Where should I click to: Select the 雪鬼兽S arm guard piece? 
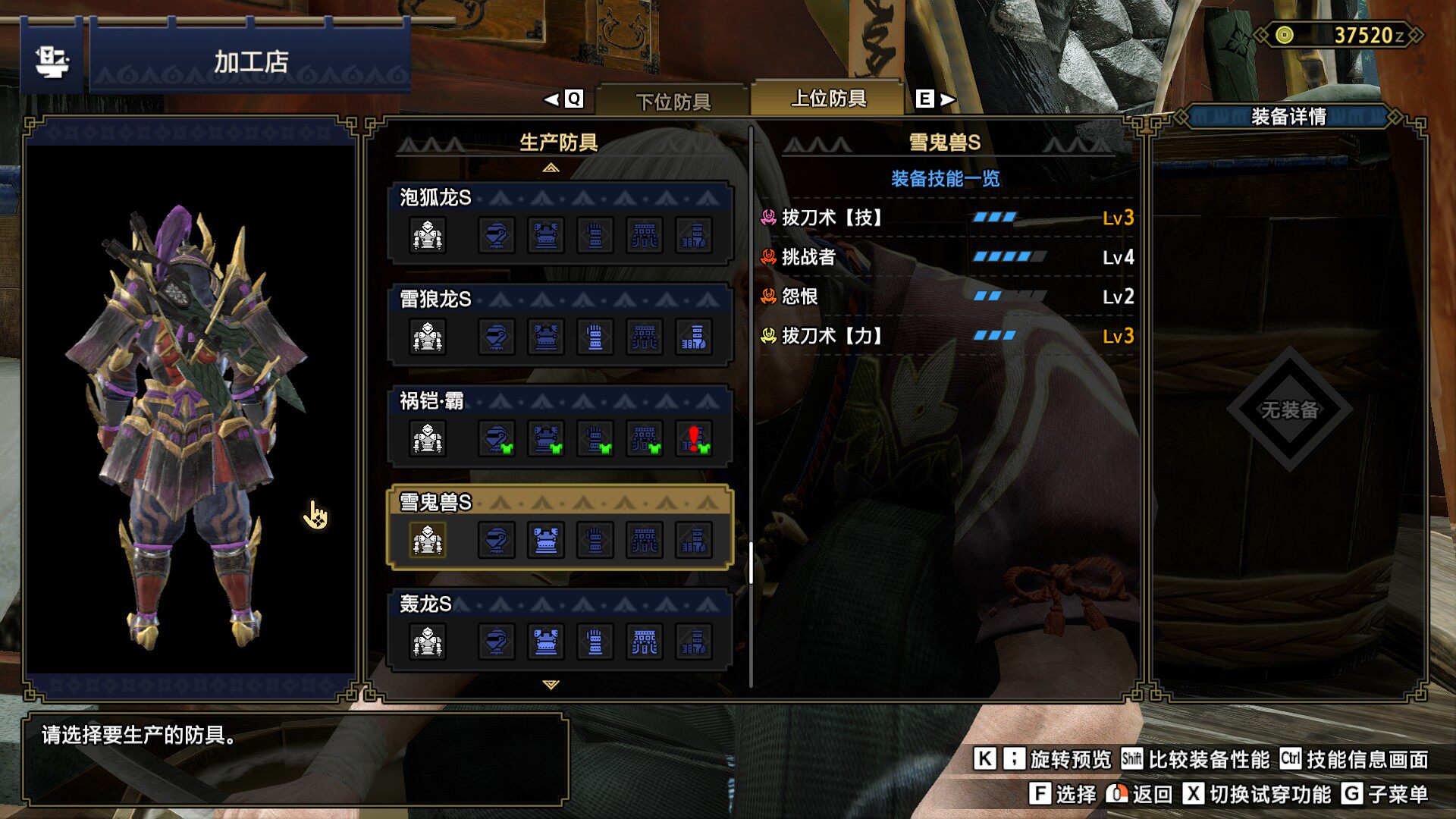pyautogui.click(x=595, y=541)
